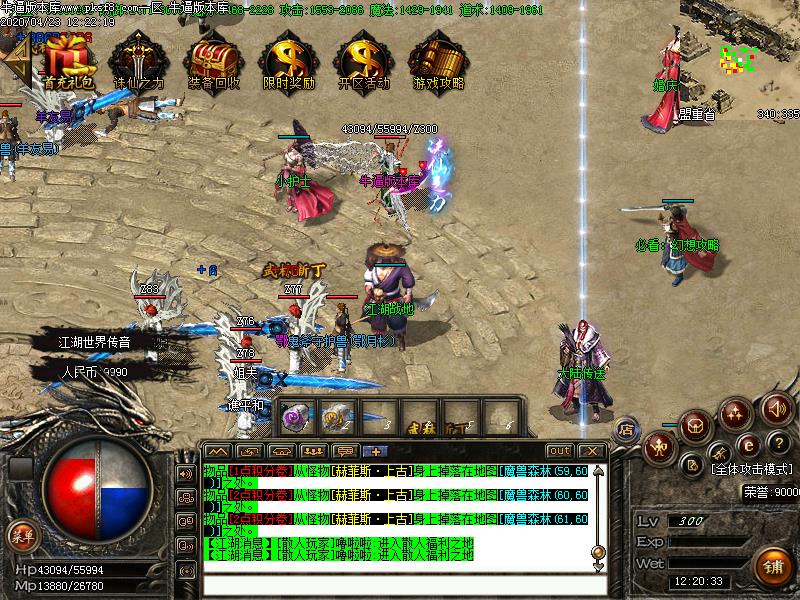Open the 诛仙之力 sword icon
The height and width of the screenshot is (600, 800).
(137, 58)
